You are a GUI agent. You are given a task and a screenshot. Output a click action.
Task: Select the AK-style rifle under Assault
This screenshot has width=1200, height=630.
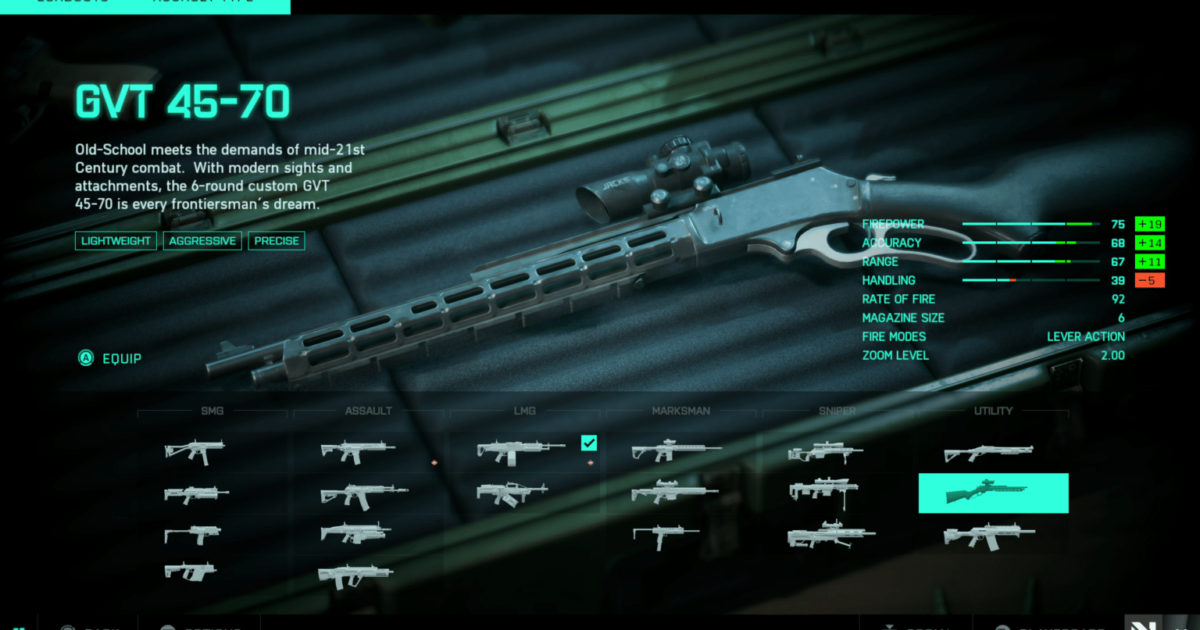(363, 494)
